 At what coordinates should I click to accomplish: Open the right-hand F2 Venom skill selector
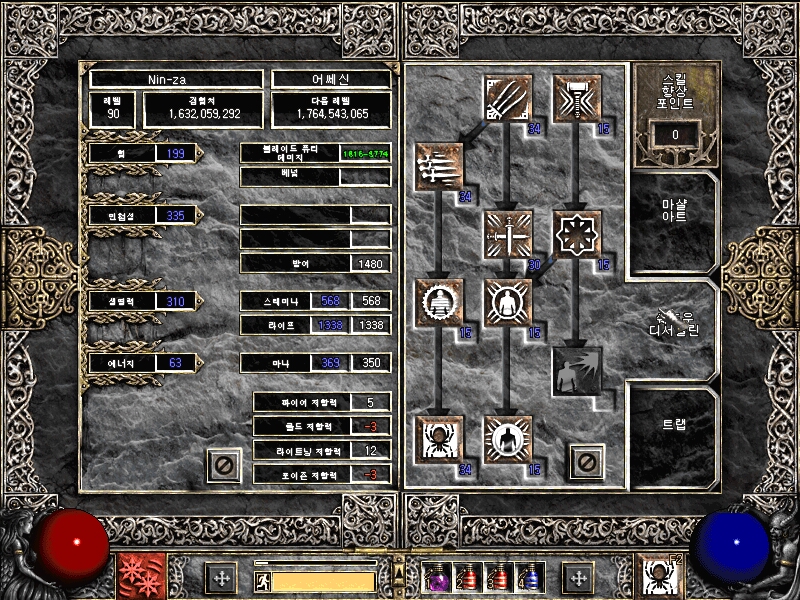point(659,577)
